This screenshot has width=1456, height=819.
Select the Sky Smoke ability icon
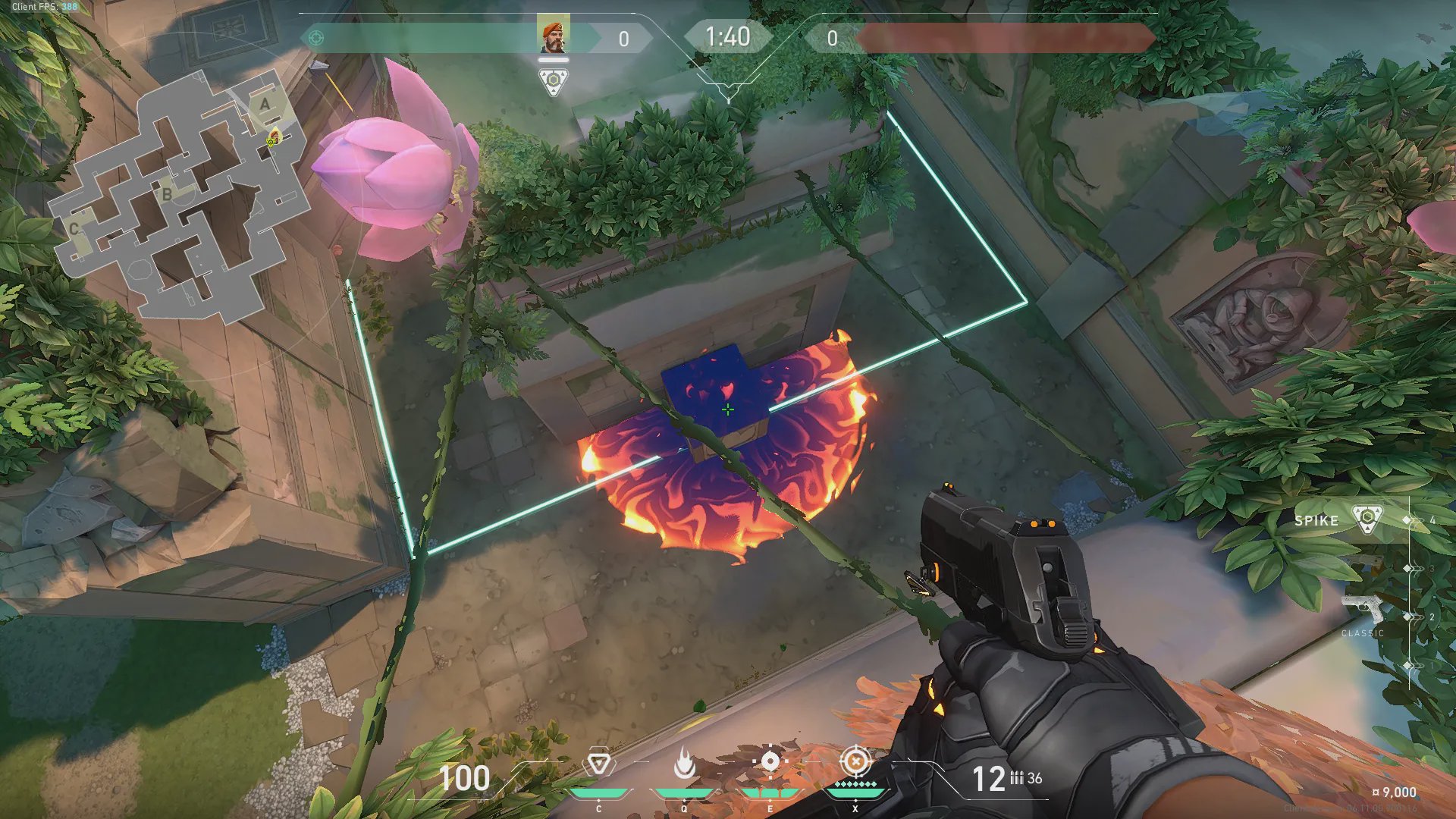coord(770,762)
